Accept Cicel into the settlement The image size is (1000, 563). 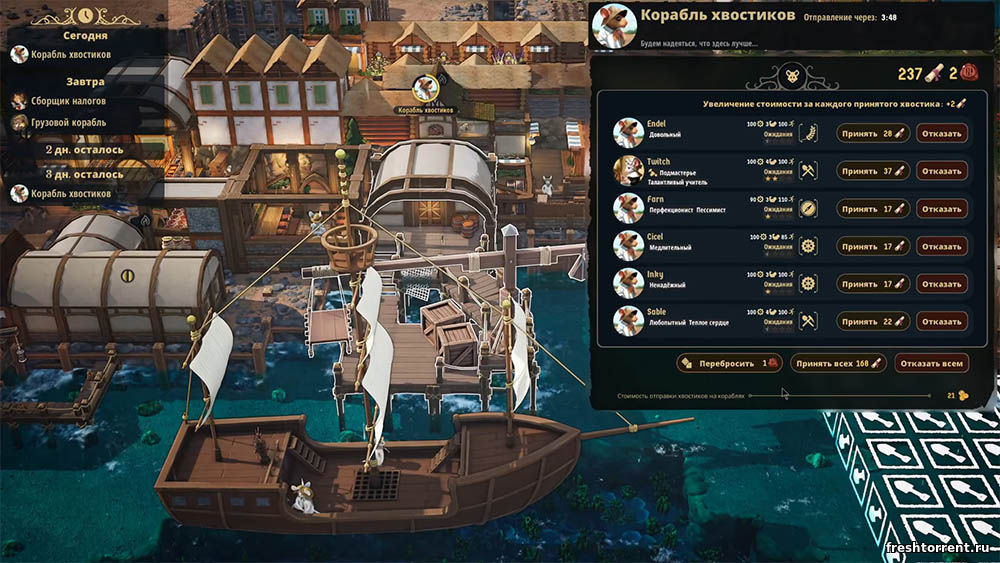[x=873, y=246]
